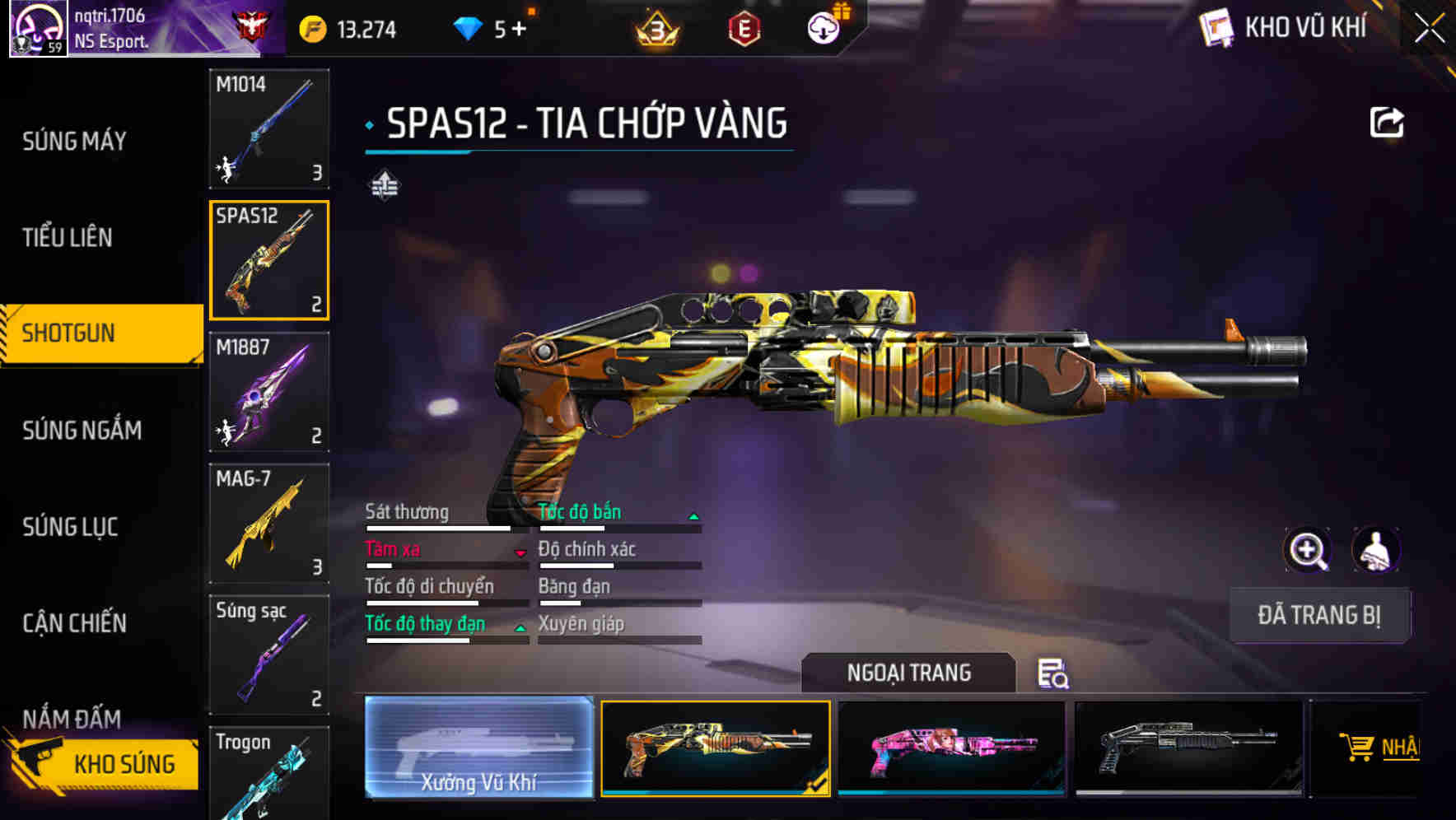The width and height of the screenshot is (1456, 820).
Task: Preview weapon on character model icon
Action: 1375,550
